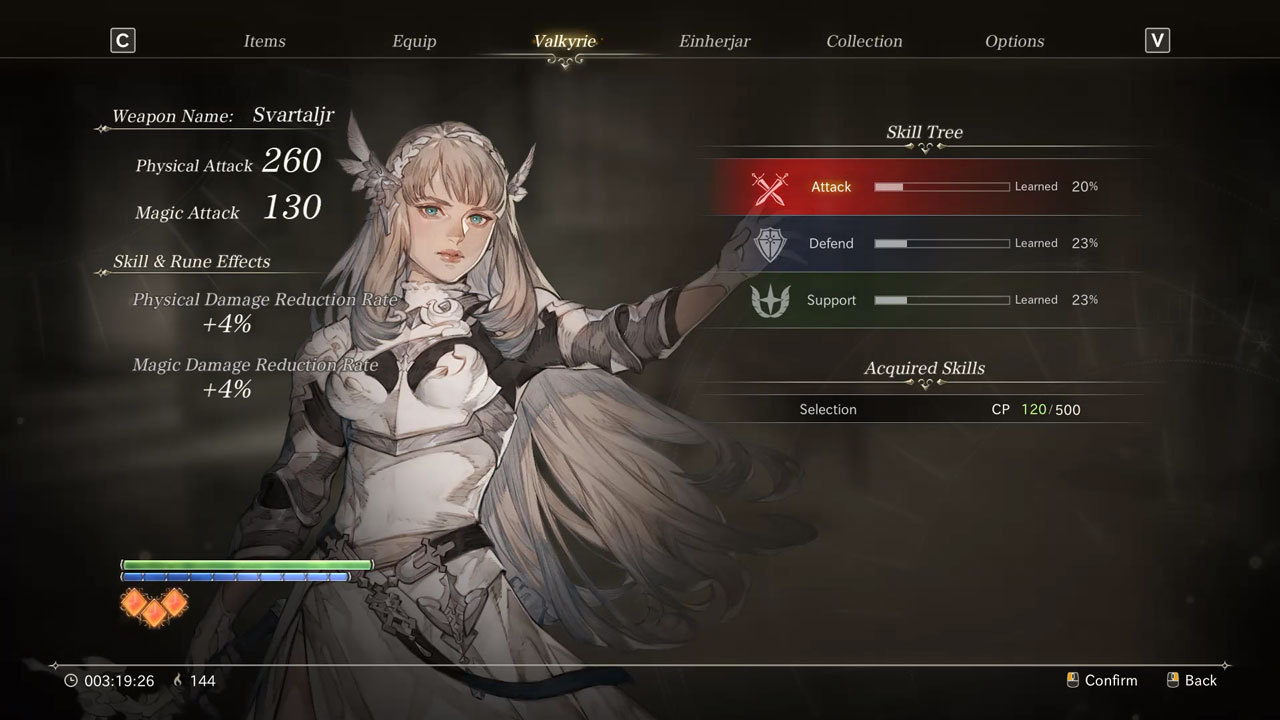Go back with the Back button
Viewport: 1280px width, 720px height.
click(x=1192, y=680)
